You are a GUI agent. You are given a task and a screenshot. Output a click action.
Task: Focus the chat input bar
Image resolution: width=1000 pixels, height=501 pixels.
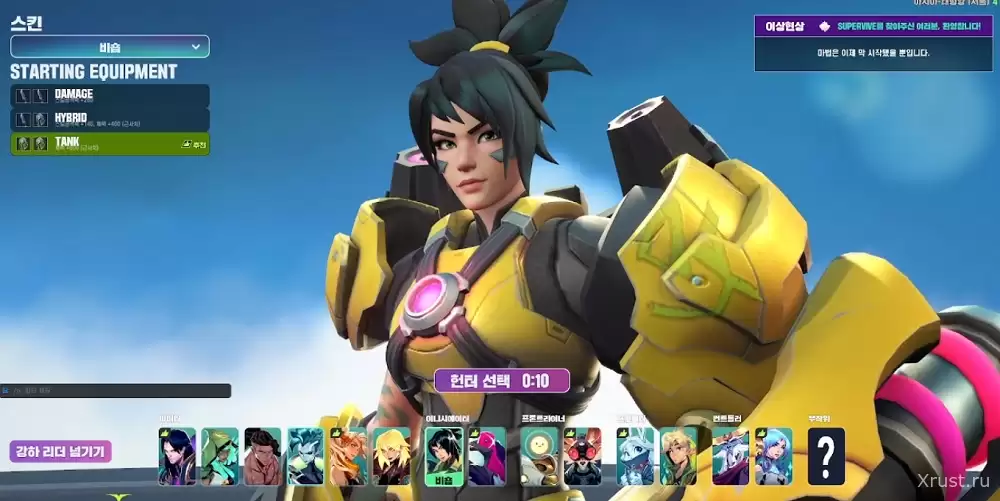[115, 391]
